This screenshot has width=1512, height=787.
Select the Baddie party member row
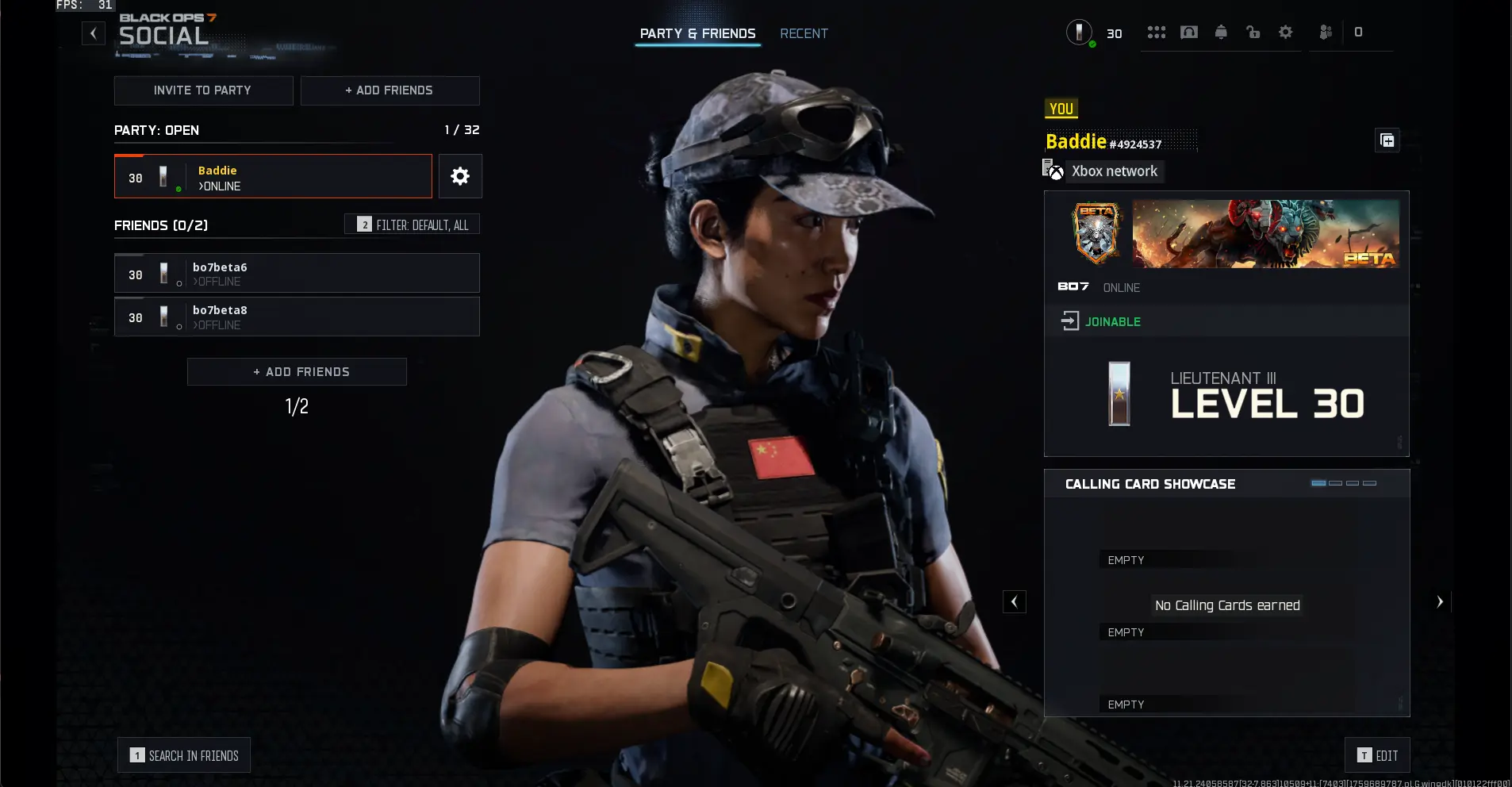[x=273, y=176]
